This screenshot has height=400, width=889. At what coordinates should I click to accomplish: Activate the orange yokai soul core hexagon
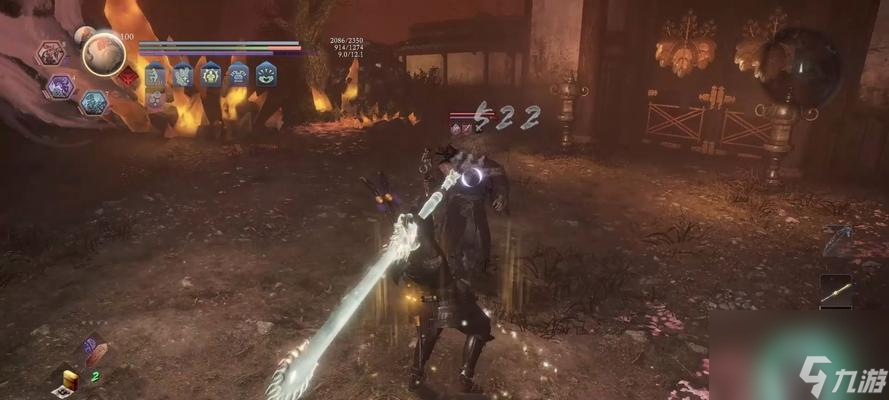point(50,53)
